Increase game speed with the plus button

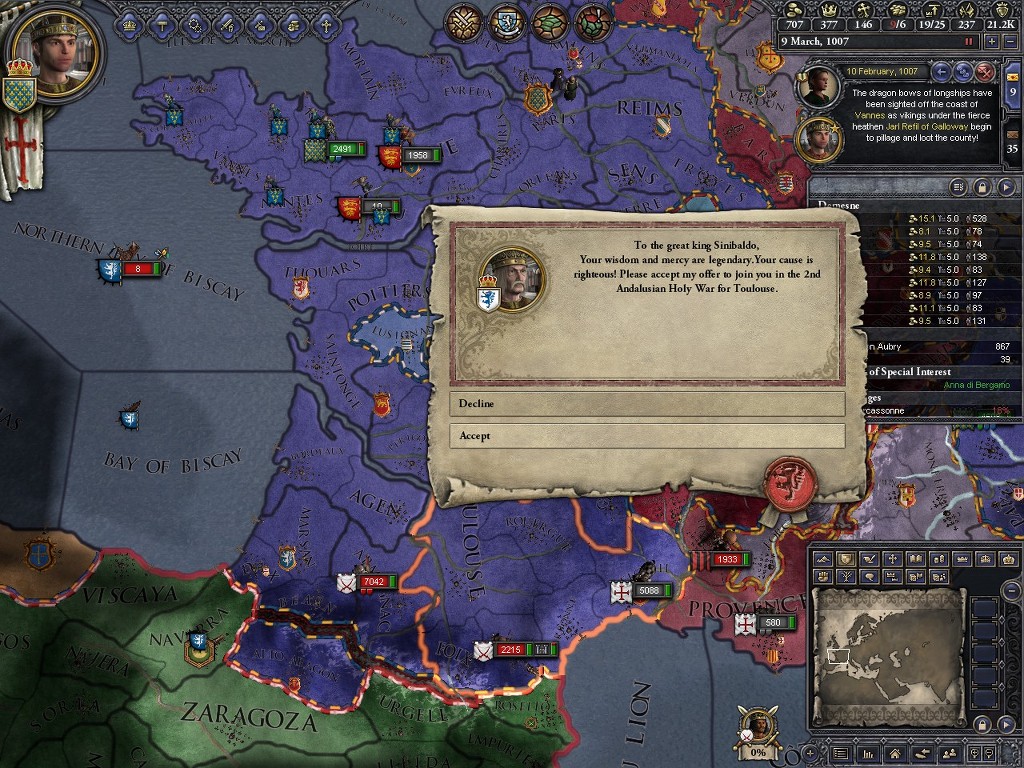coord(991,42)
